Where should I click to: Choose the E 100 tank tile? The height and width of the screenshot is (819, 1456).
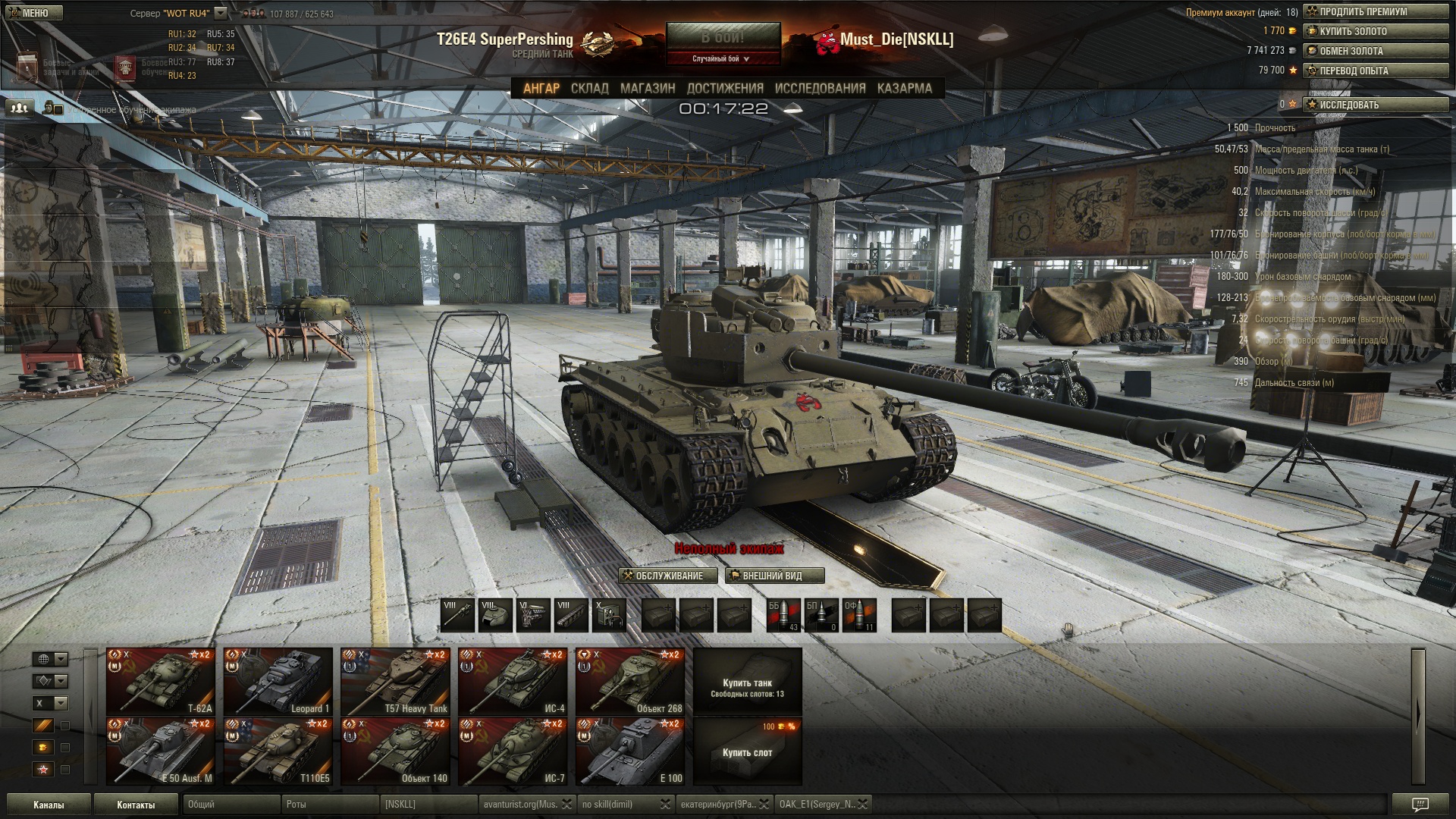[630, 751]
